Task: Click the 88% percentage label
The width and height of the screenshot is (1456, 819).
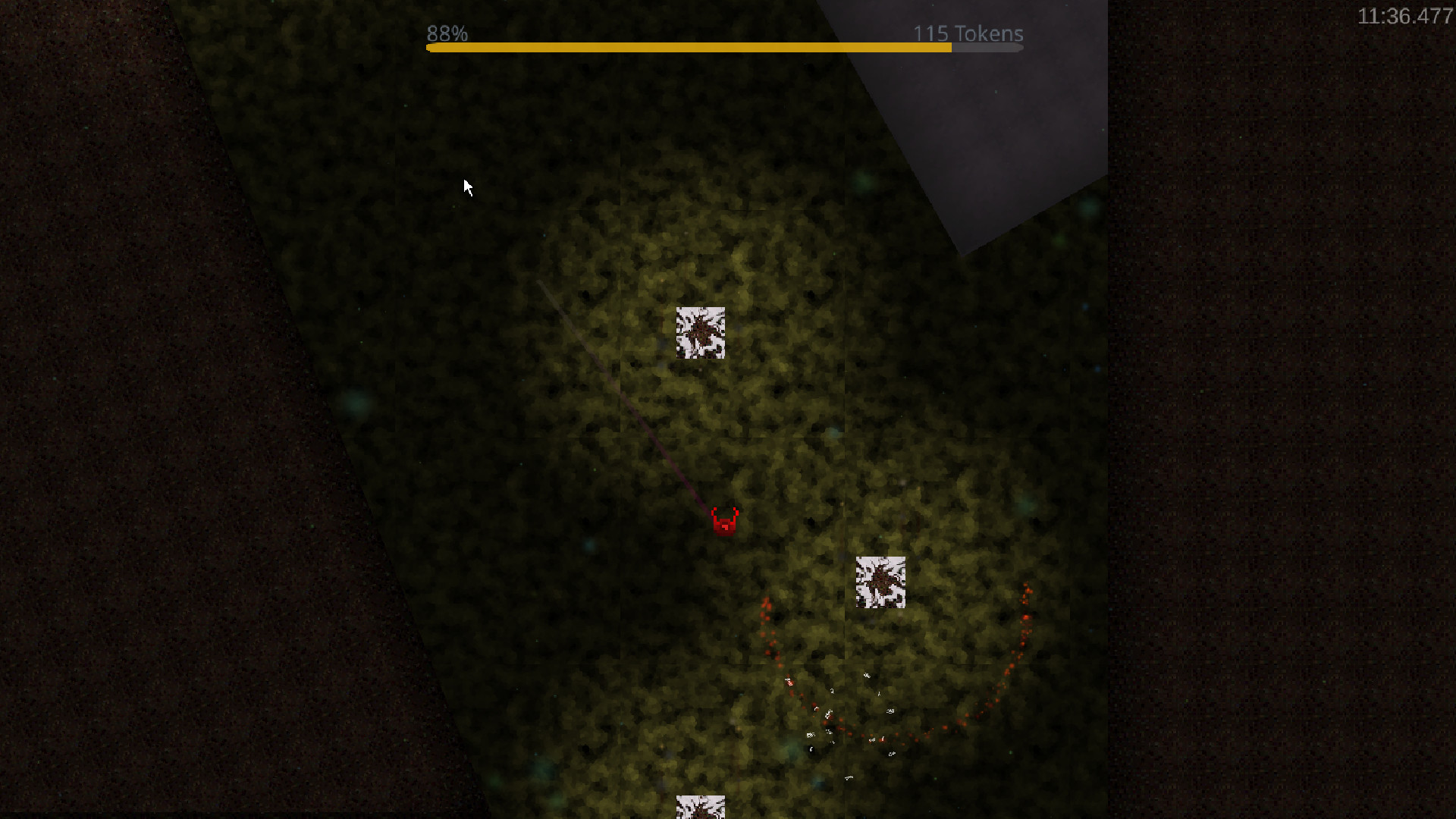Action: (446, 33)
